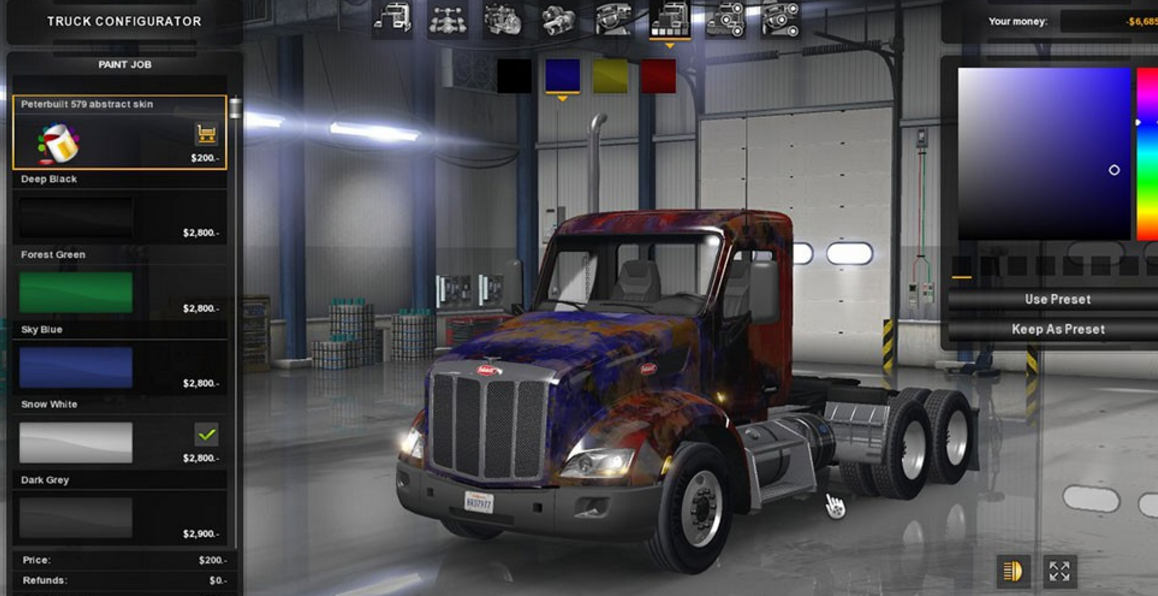Image resolution: width=1158 pixels, height=596 pixels.
Task: Choose the red color swatch
Action: click(x=658, y=76)
